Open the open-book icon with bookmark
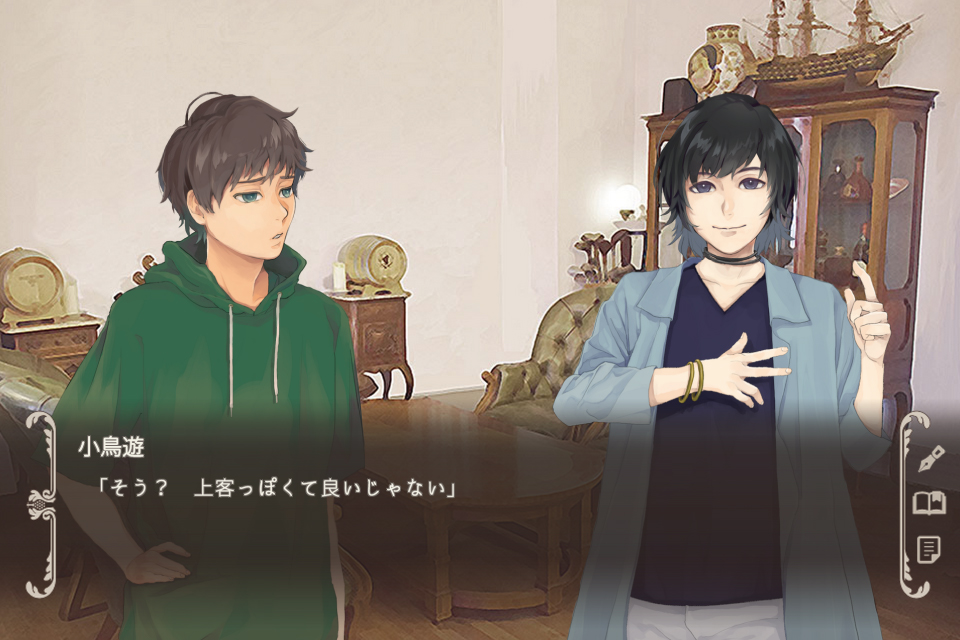The image size is (960, 640). point(930,503)
